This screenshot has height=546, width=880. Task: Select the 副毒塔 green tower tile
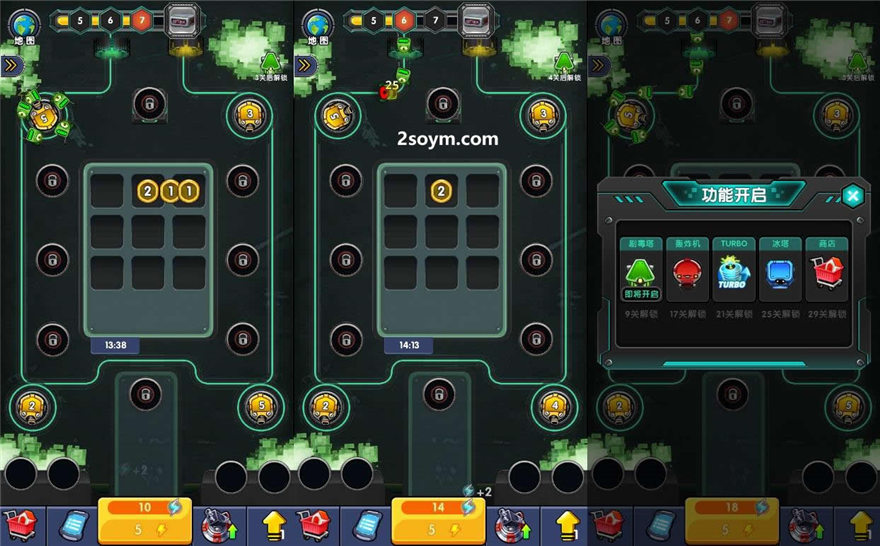click(639, 275)
